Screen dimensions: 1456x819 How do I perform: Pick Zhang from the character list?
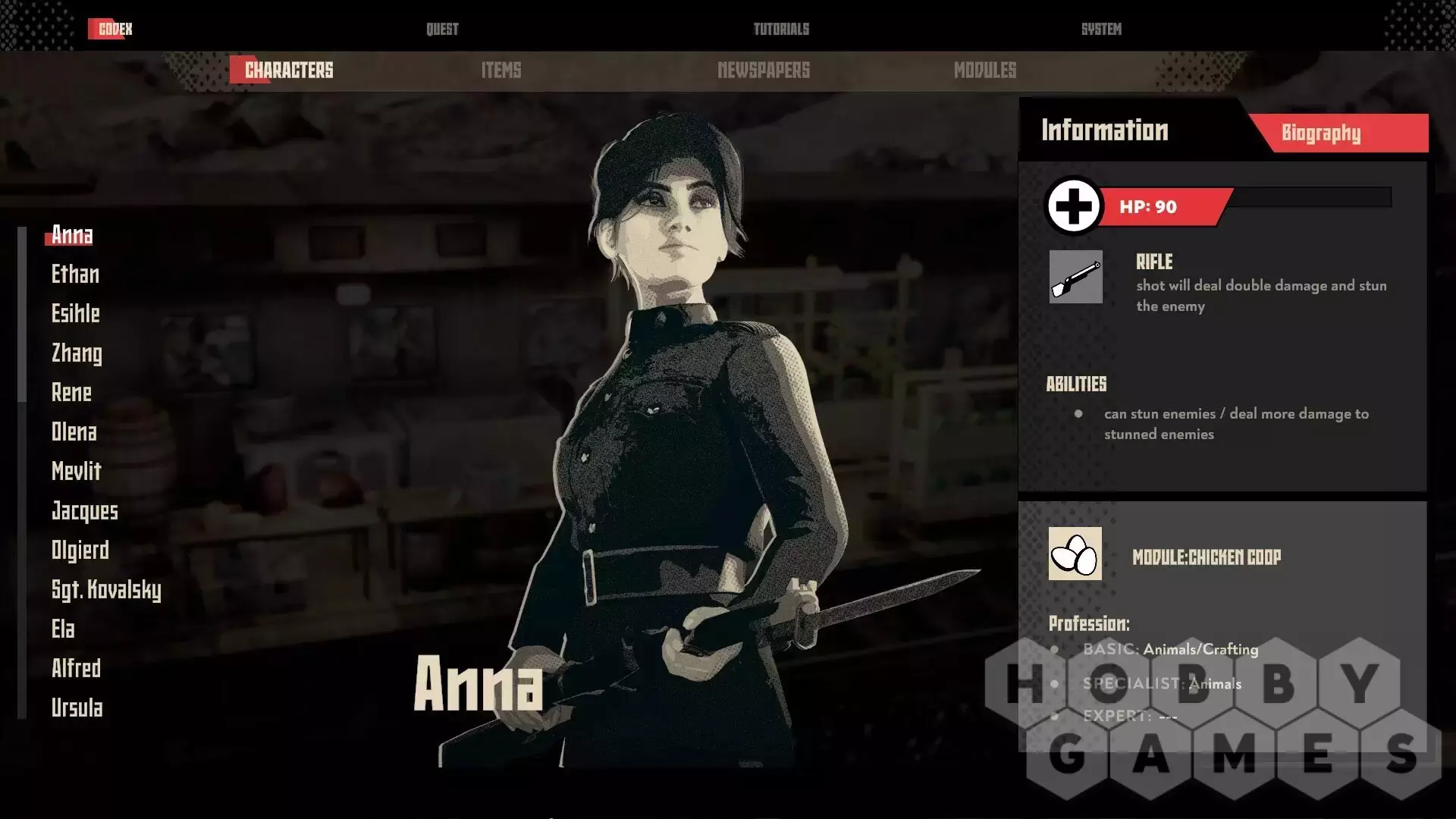(77, 353)
